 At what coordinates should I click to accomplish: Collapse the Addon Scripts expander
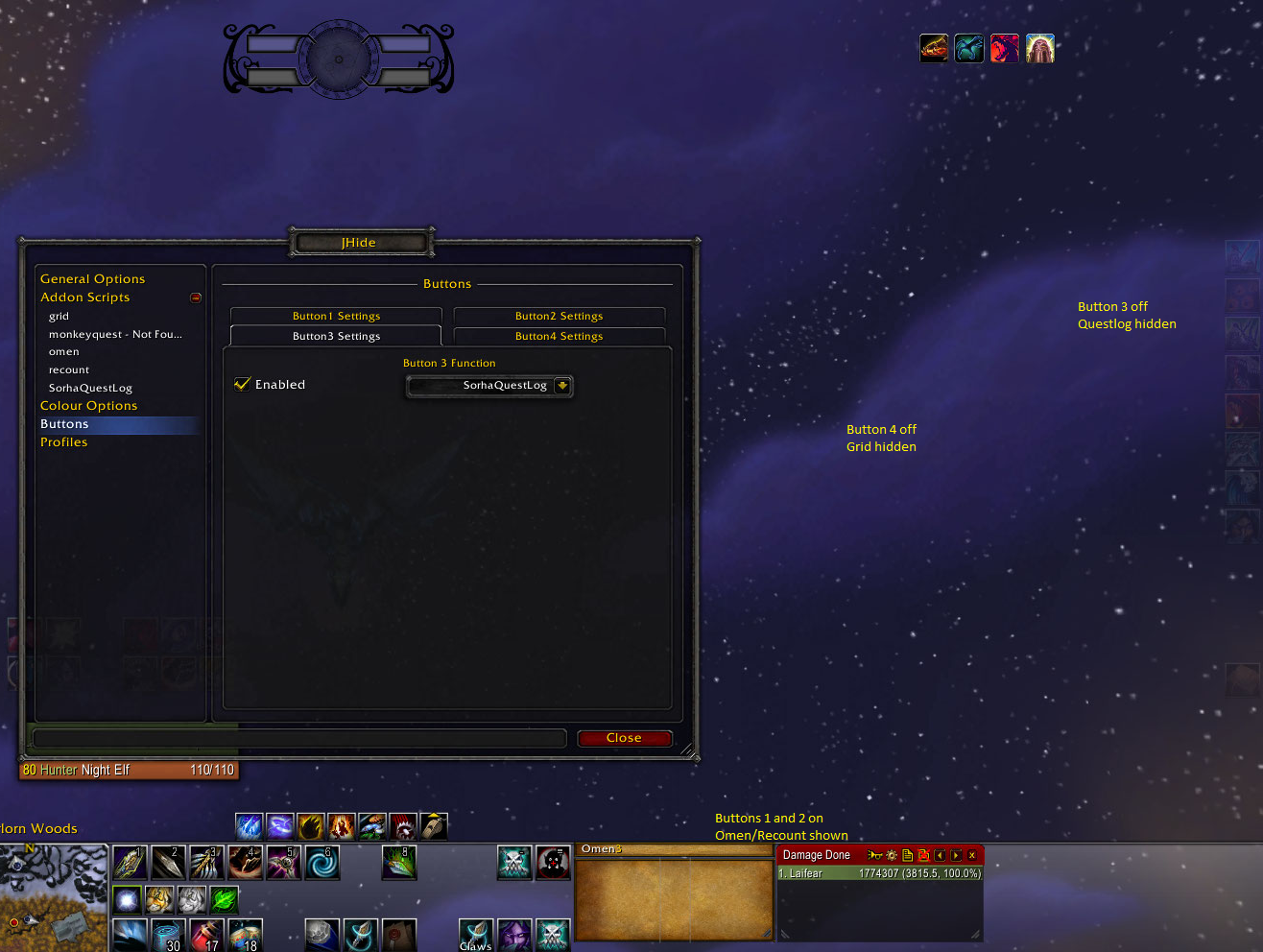click(196, 297)
